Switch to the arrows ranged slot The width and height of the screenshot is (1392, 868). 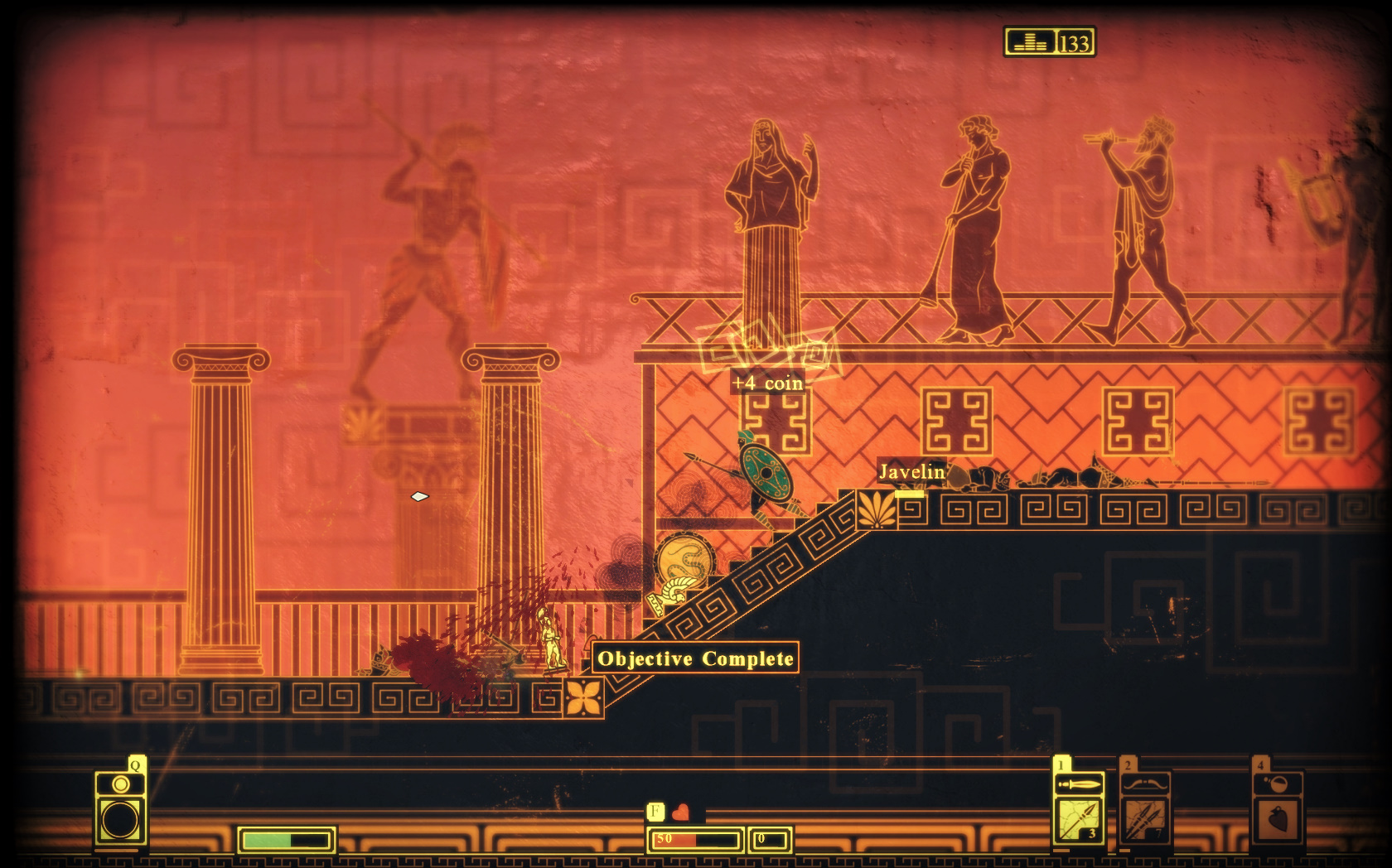pyautogui.click(x=1145, y=818)
